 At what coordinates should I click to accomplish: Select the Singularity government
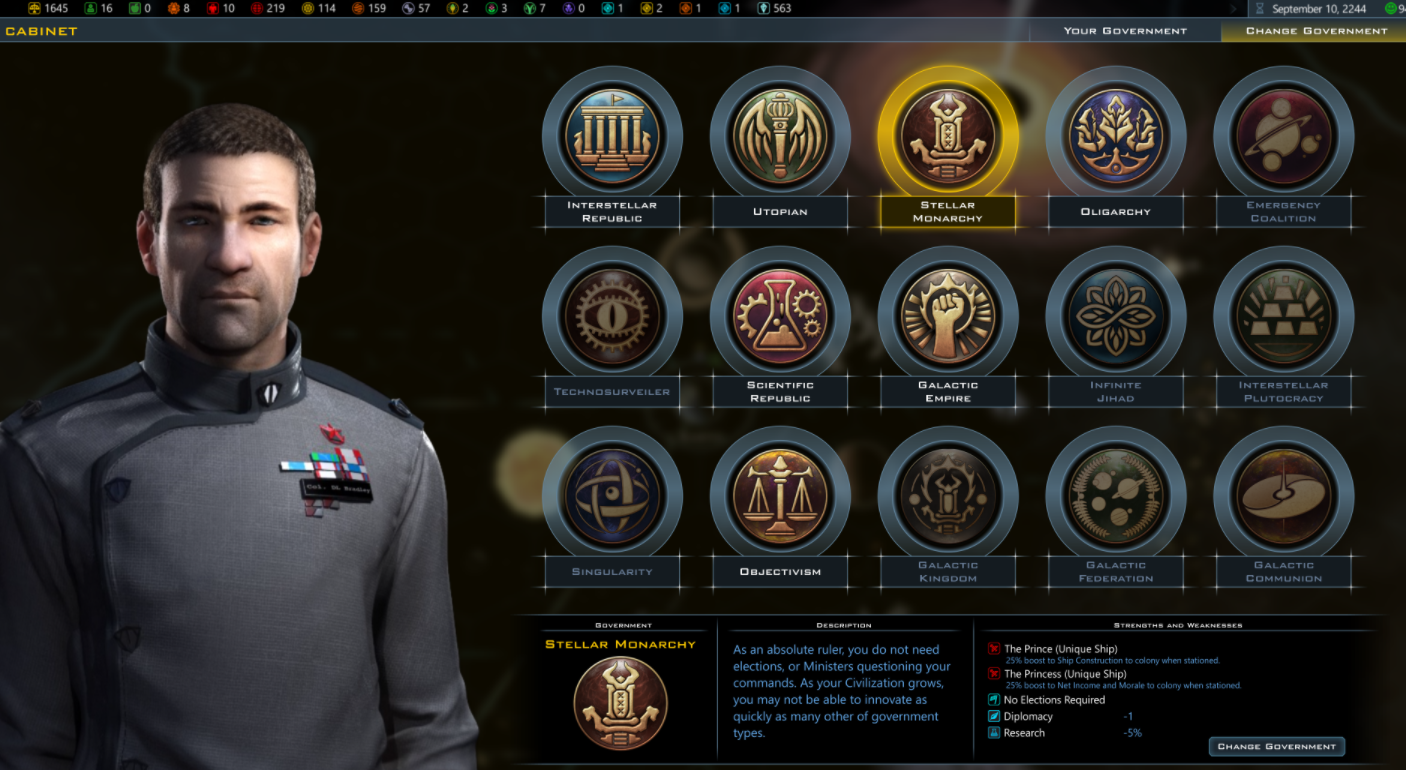pos(612,496)
